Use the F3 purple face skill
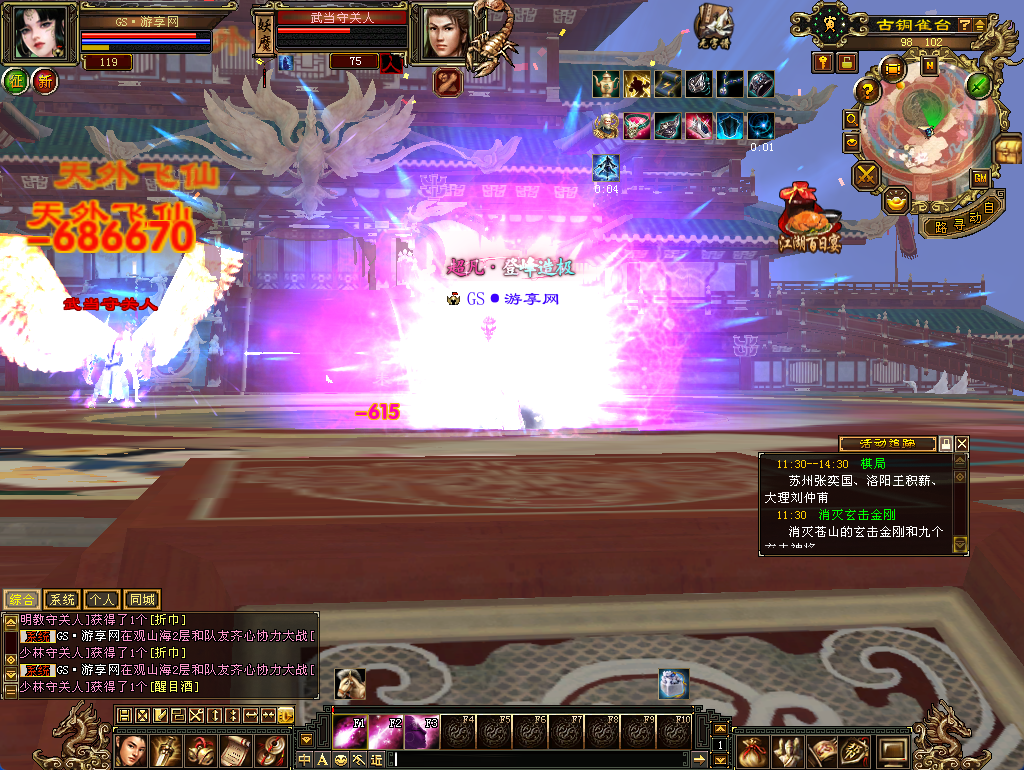This screenshot has width=1024, height=770. pyautogui.click(x=421, y=732)
